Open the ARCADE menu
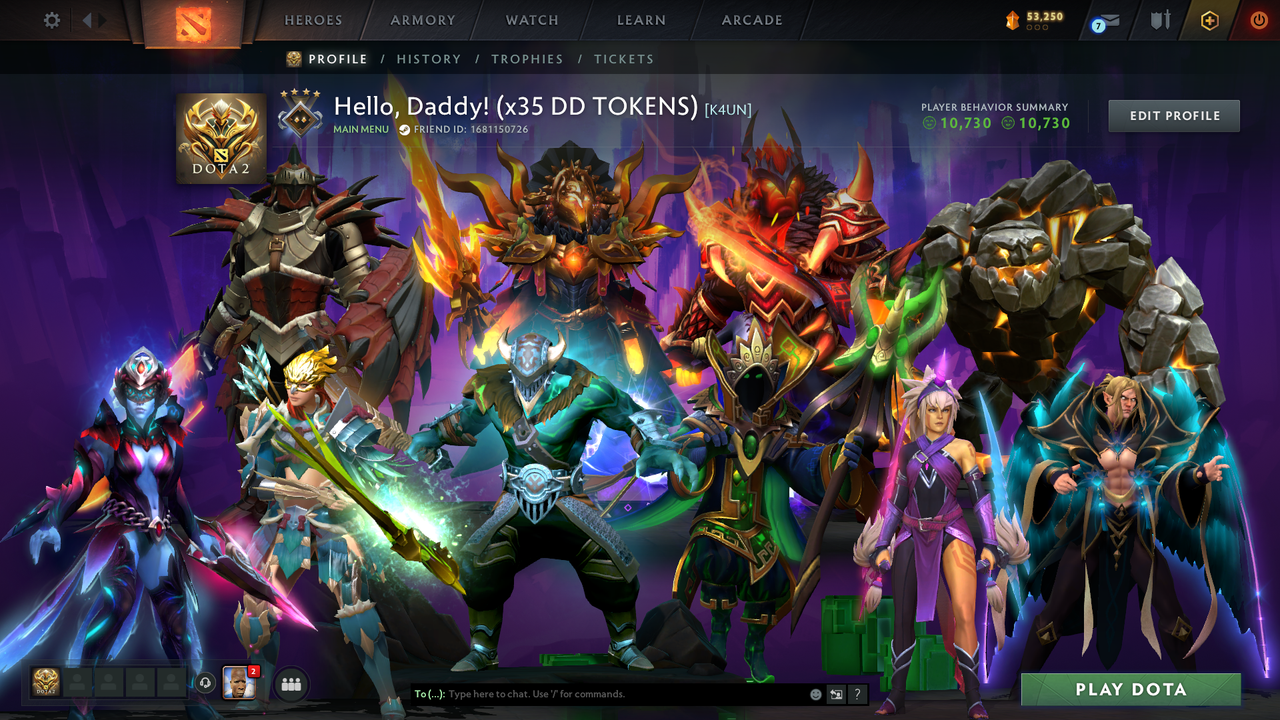The width and height of the screenshot is (1280, 720). tap(751, 20)
